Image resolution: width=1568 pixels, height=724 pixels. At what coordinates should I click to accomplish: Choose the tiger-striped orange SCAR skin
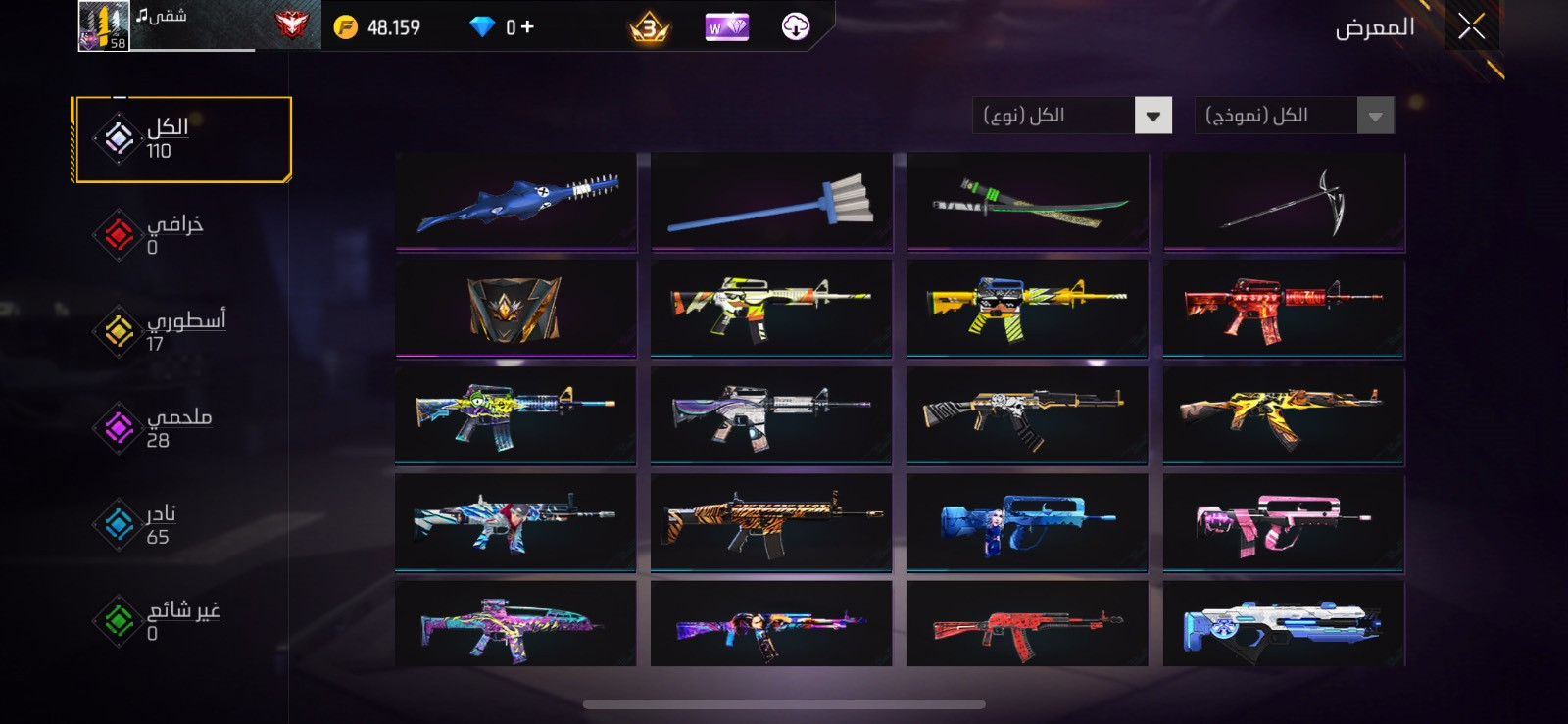[771, 522]
